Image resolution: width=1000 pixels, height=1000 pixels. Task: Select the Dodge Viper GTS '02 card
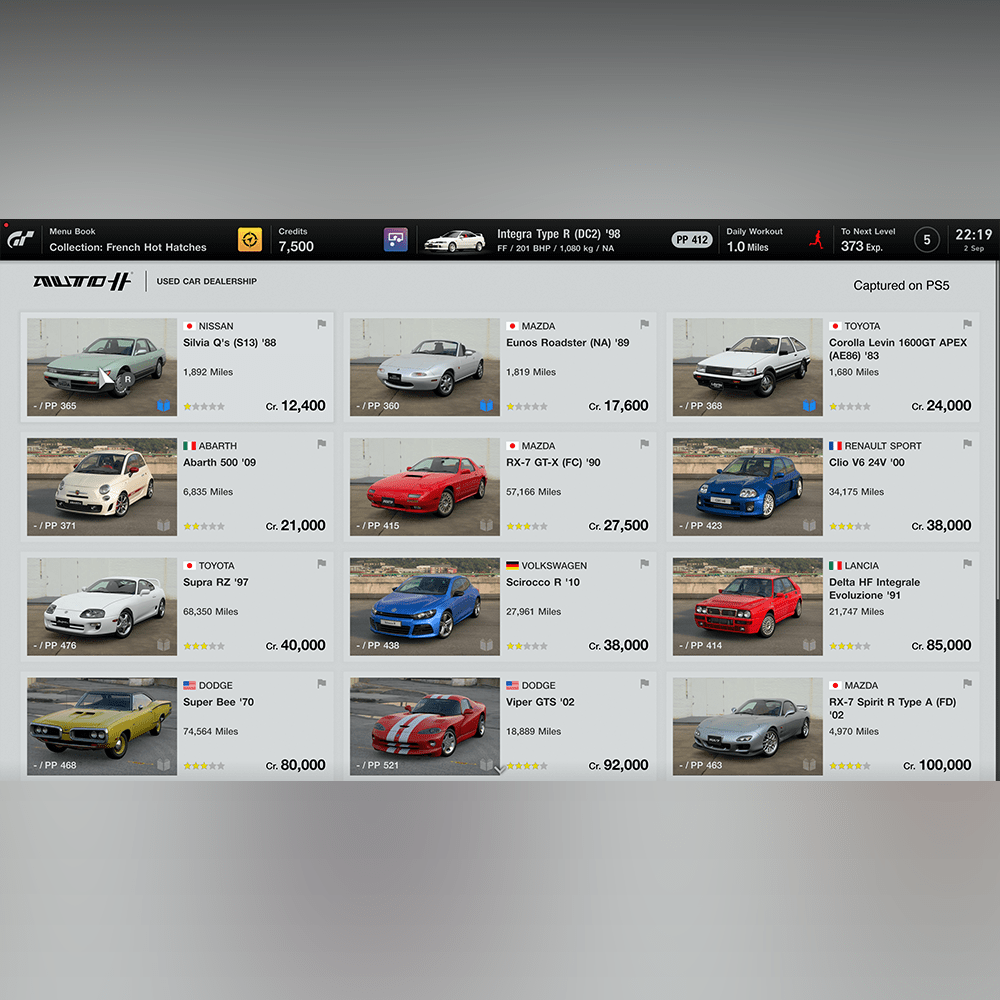pos(500,725)
